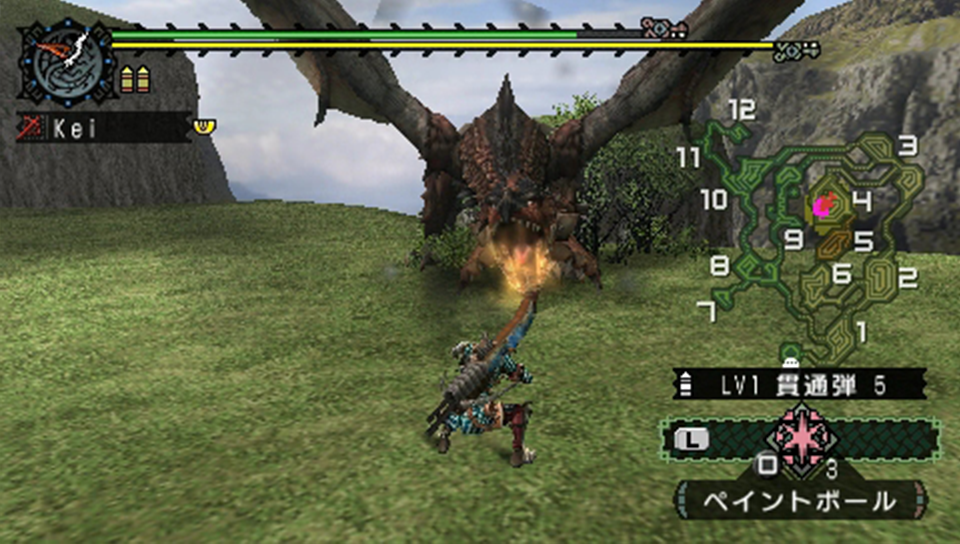
Task: Pick area 7 on the minimap
Action: 706,312
